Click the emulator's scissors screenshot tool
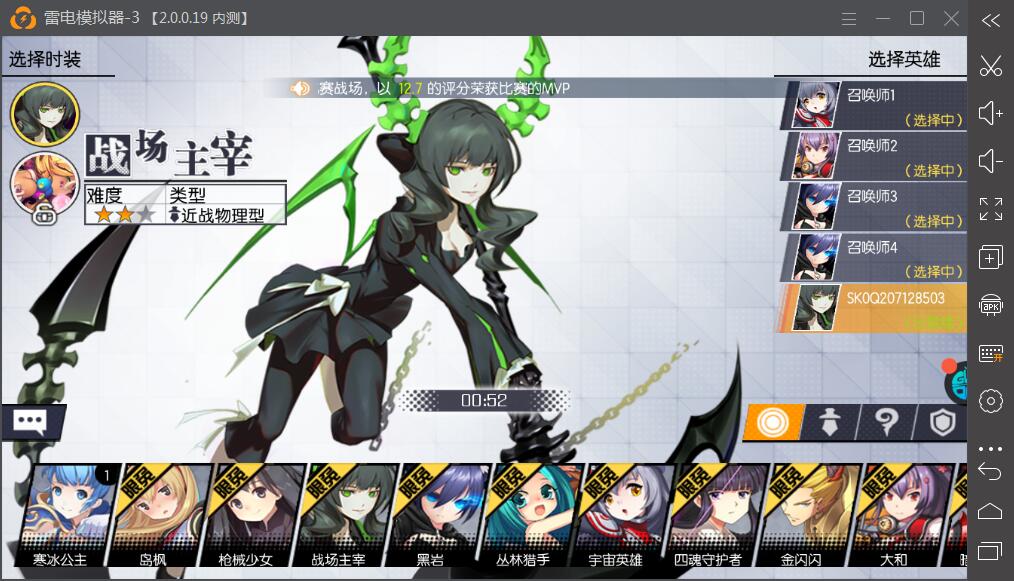The height and width of the screenshot is (581, 1014). [990, 66]
